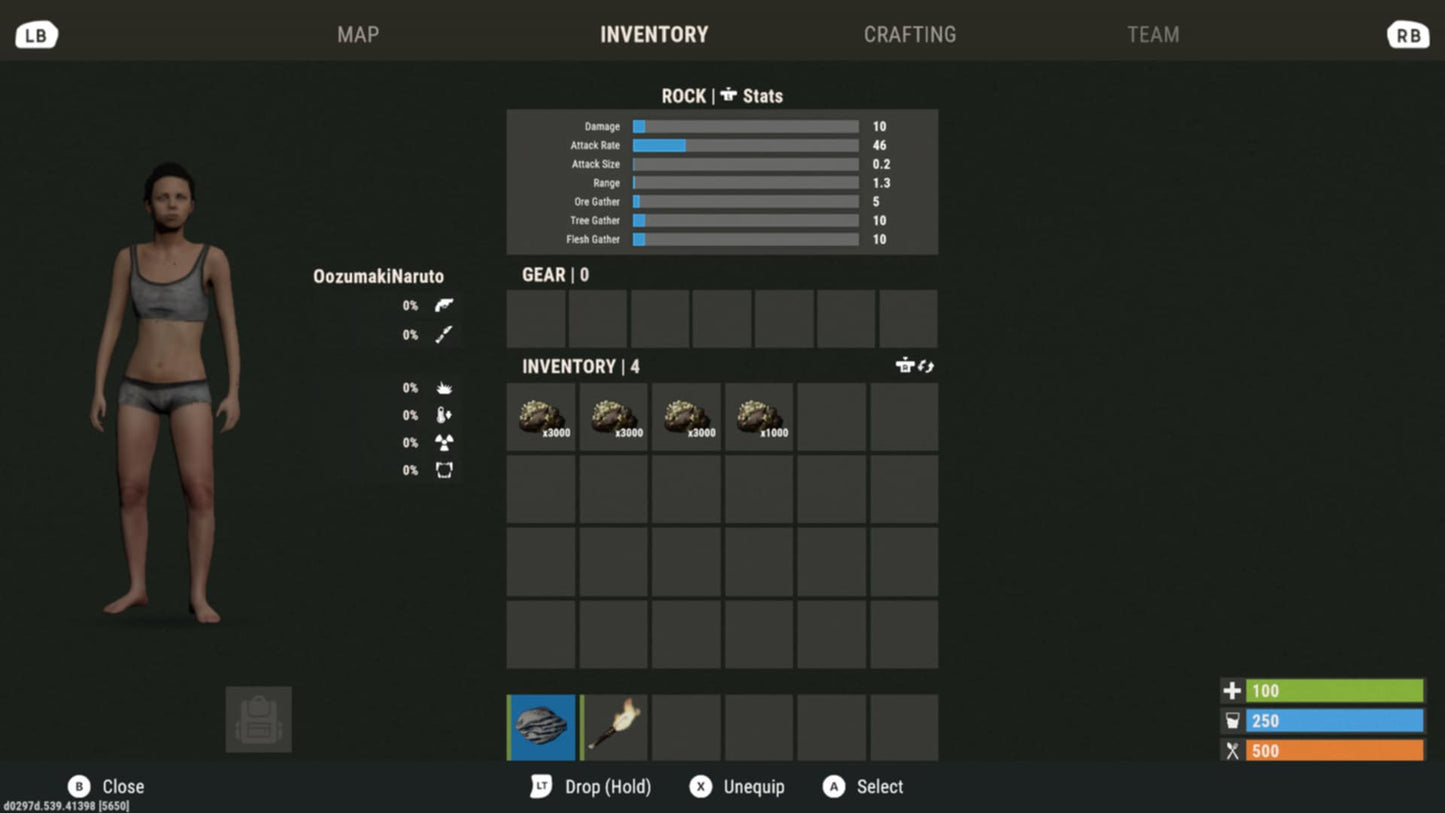This screenshot has height=813, width=1445.
Task: Select the ore stack marked x1000
Action: (759, 417)
